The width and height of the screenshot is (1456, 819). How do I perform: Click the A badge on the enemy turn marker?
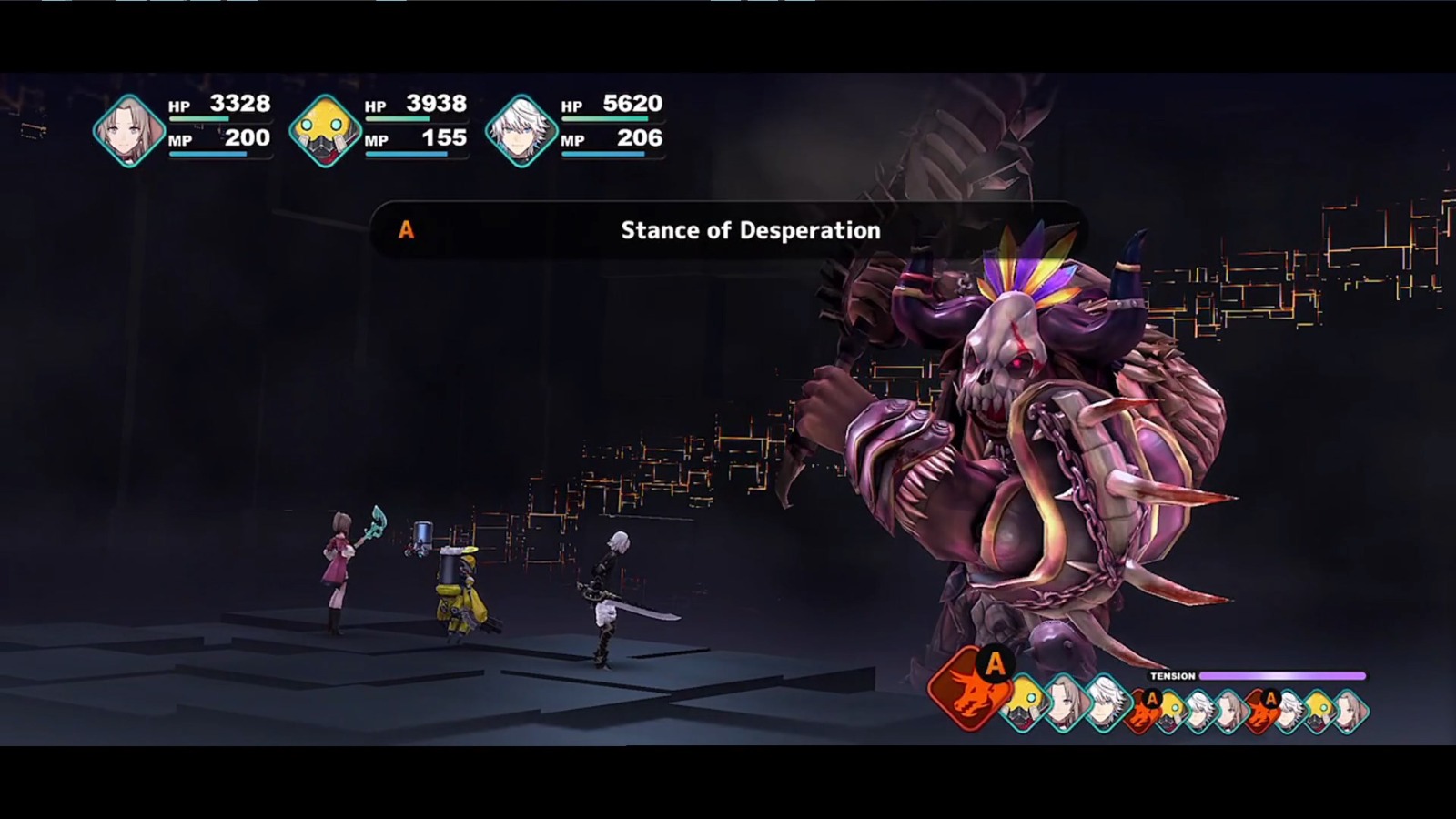(x=994, y=662)
